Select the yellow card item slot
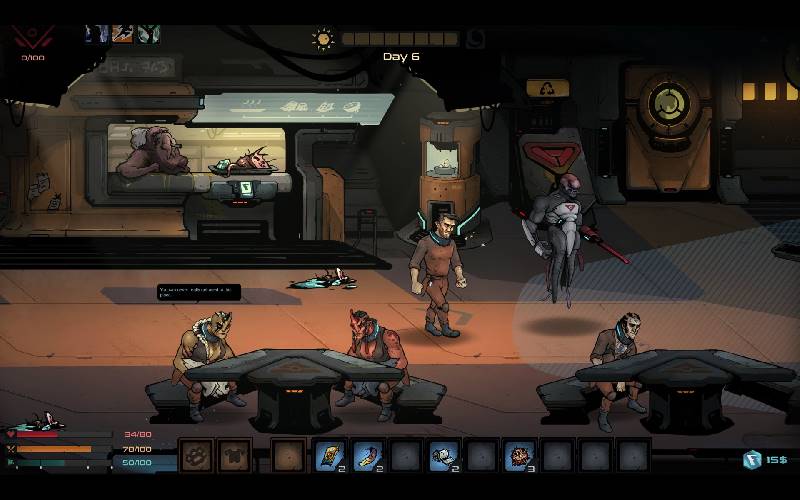The width and height of the screenshot is (800, 500). coord(329,456)
